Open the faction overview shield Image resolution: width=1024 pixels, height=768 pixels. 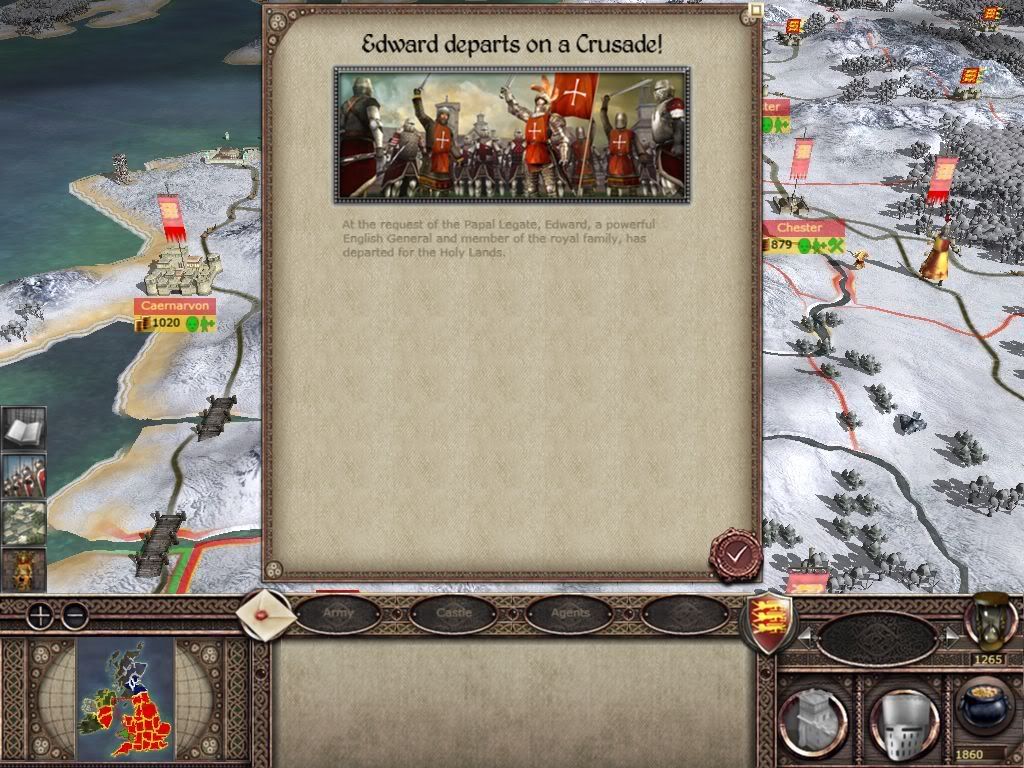coord(767,621)
